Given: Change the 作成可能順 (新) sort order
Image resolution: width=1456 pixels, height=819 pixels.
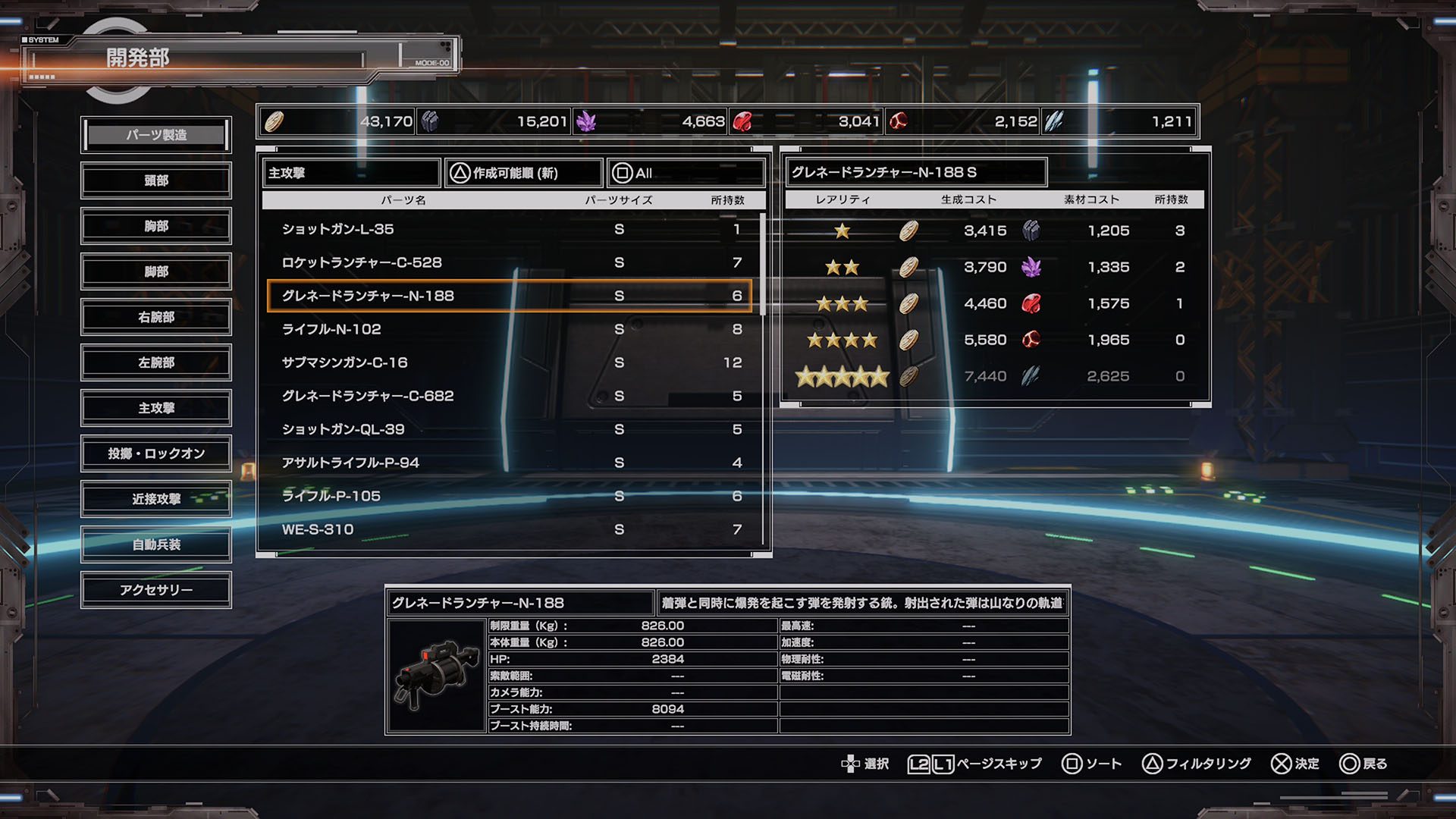Looking at the screenshot, I should tap(523, 173).
